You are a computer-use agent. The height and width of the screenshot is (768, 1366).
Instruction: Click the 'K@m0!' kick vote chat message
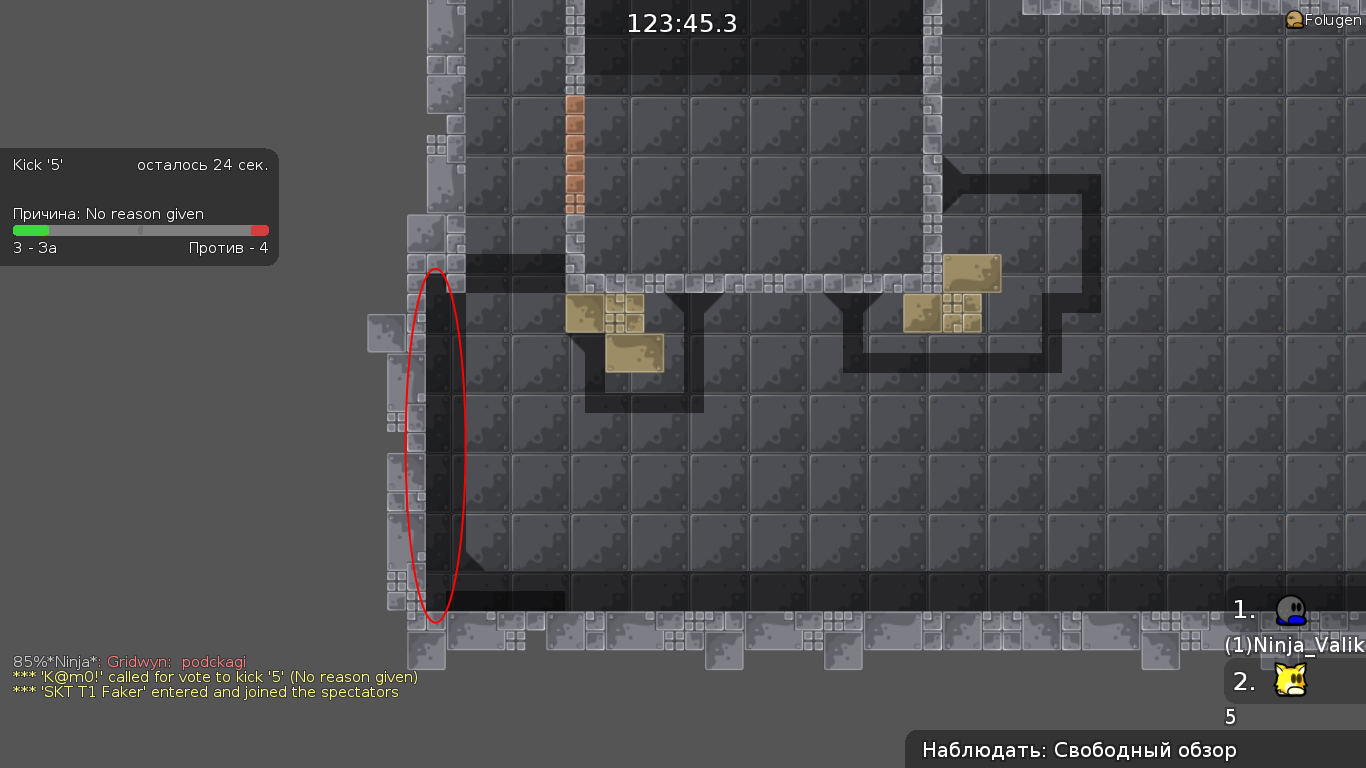[216, 677]
